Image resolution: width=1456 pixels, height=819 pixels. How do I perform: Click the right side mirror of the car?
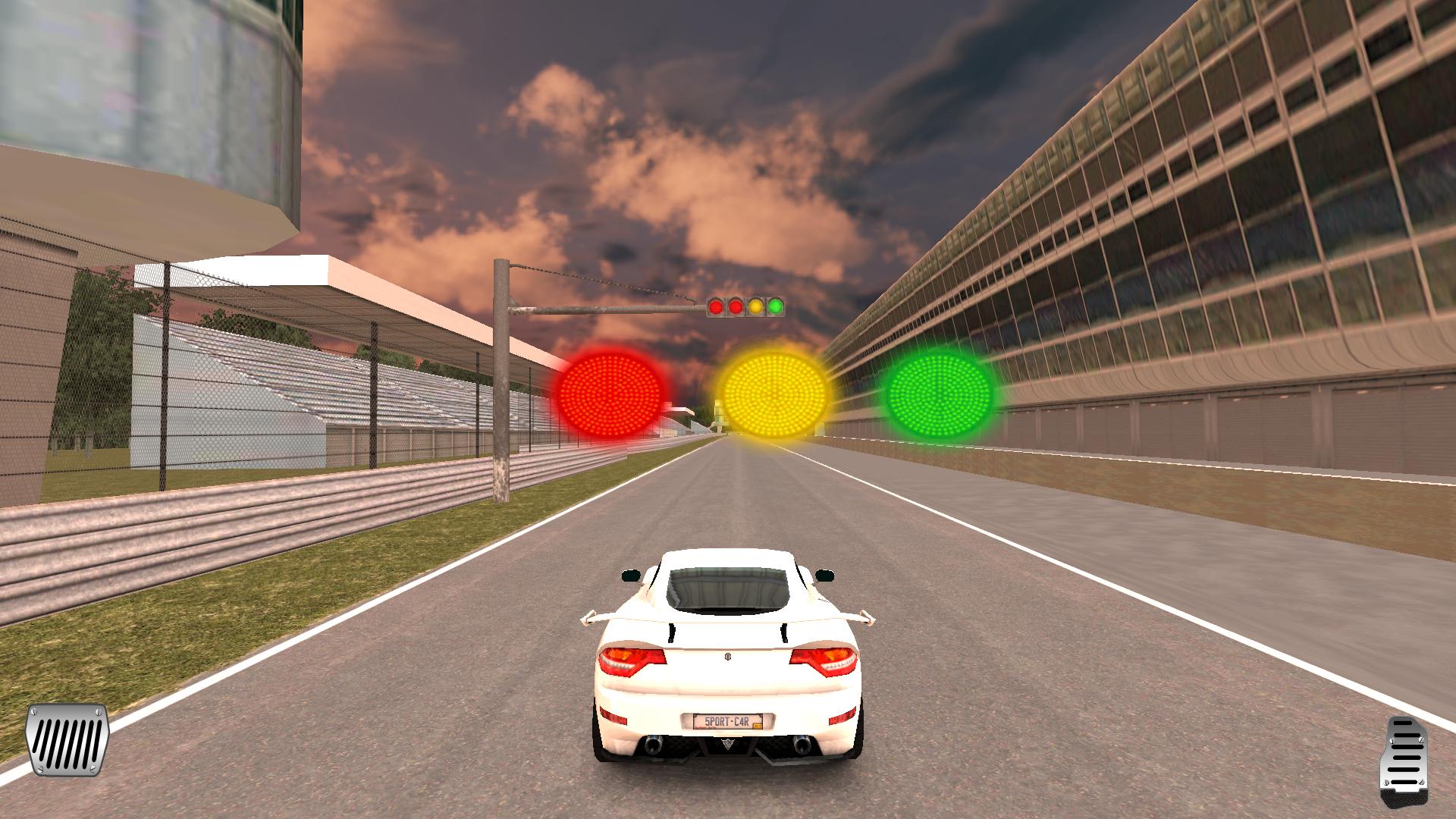[x=825, y=575]
